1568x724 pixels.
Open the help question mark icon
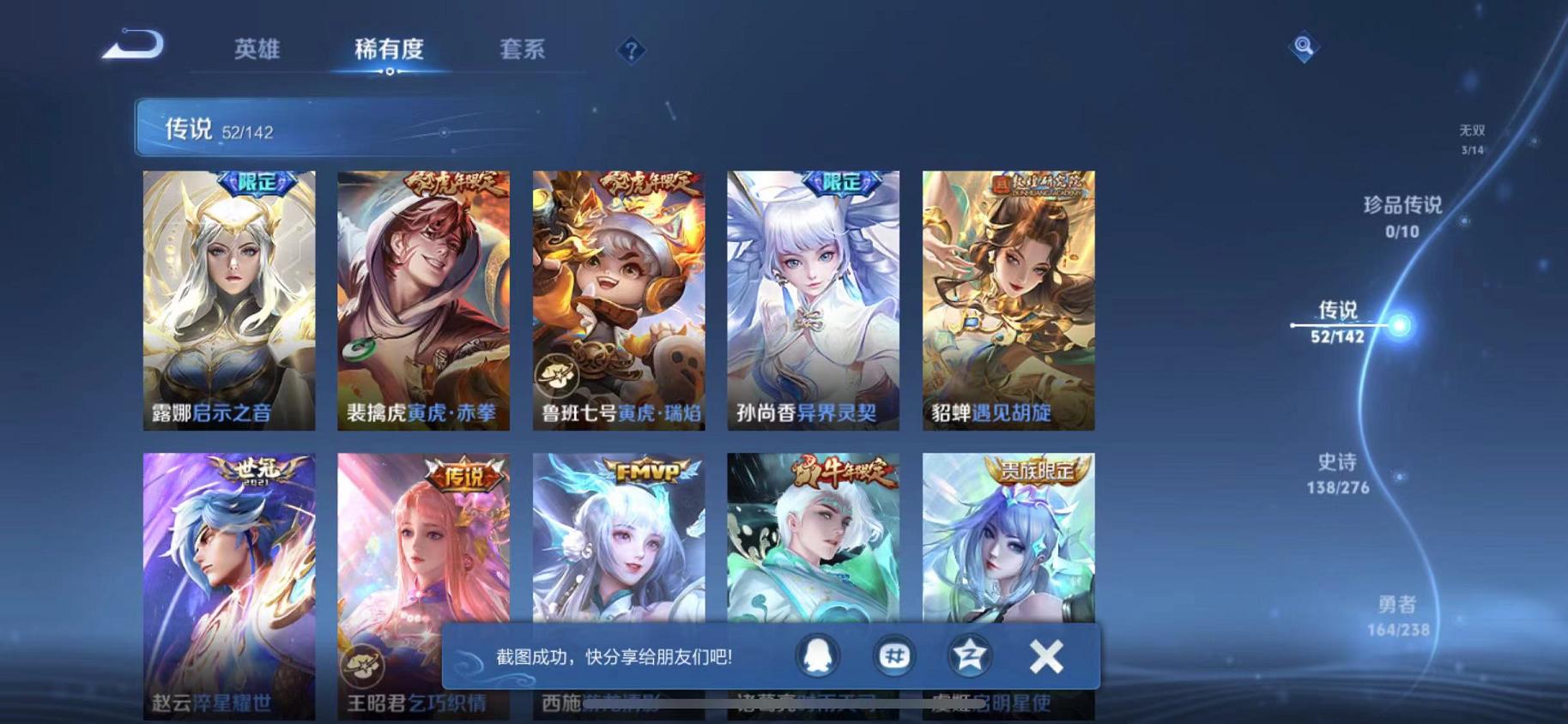(x=631, y=51)
